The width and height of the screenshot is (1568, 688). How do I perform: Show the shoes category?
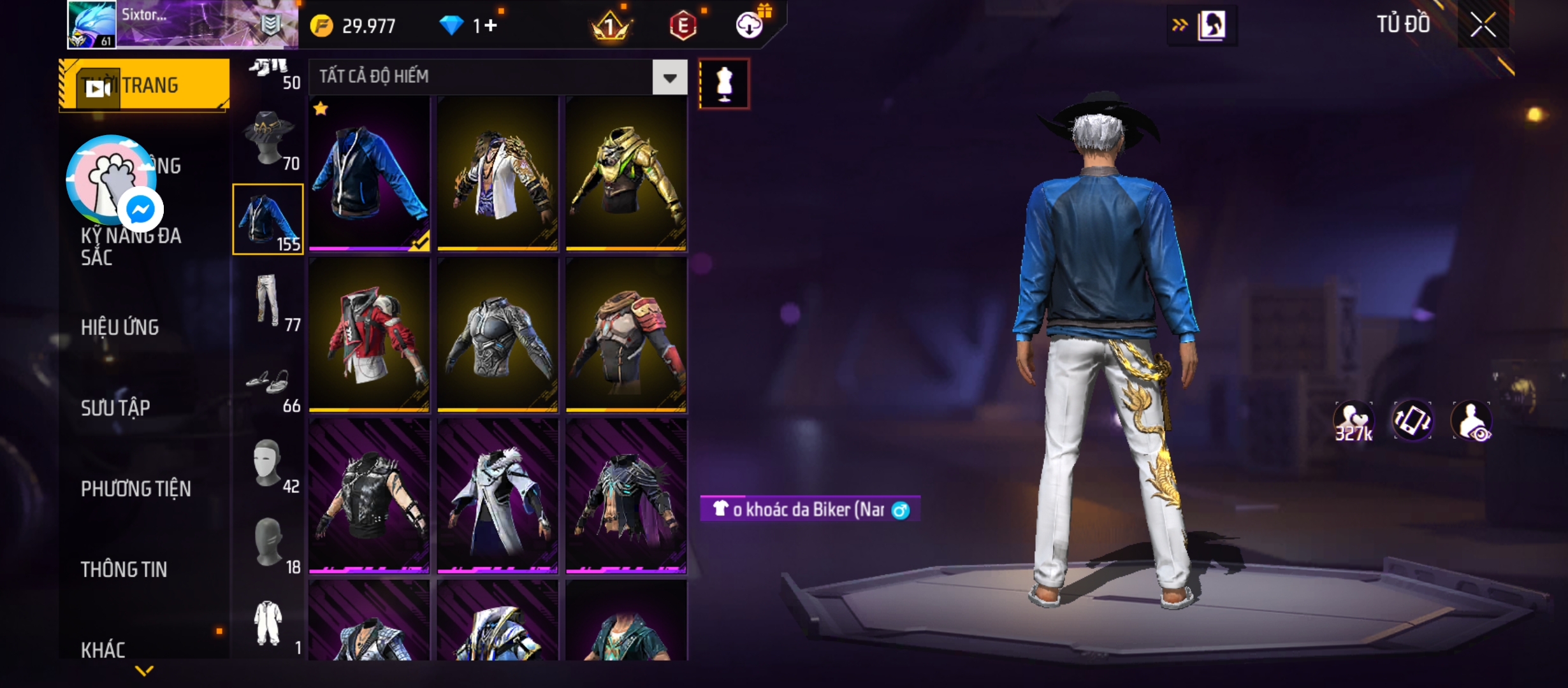click(x=269, y=382)
